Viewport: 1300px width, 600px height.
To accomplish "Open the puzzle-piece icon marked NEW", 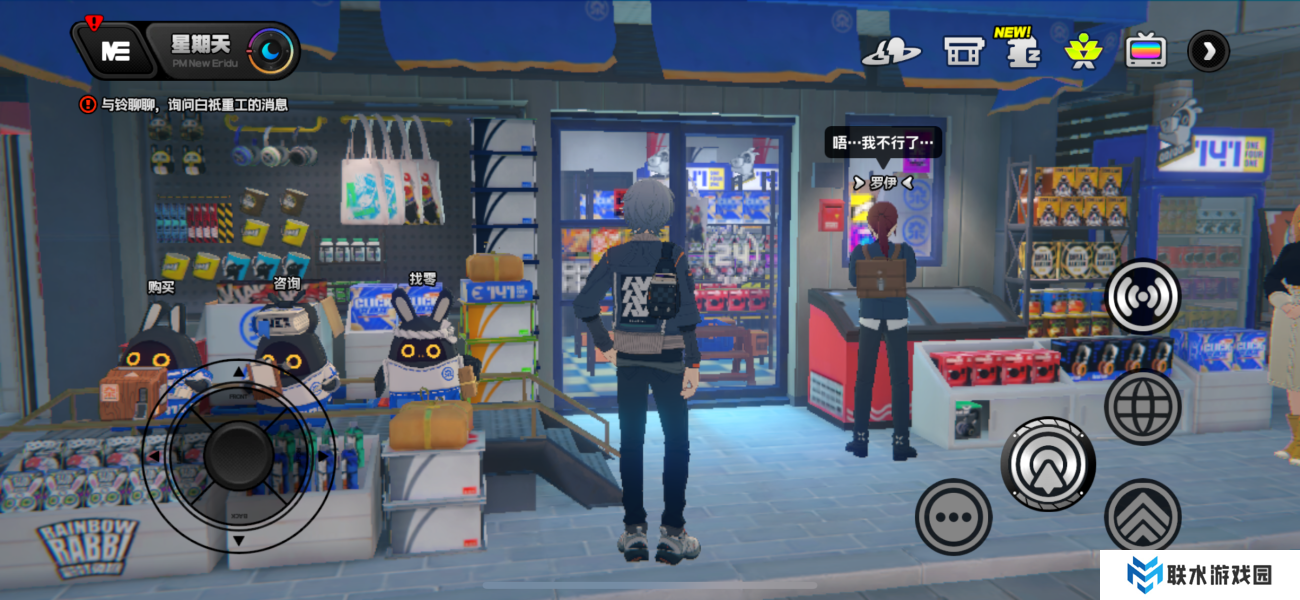I will point(1022,52).
